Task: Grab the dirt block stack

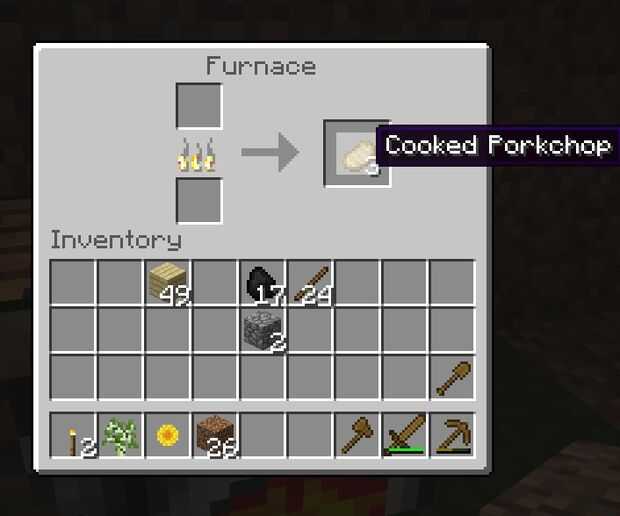Action: (216, 436)
